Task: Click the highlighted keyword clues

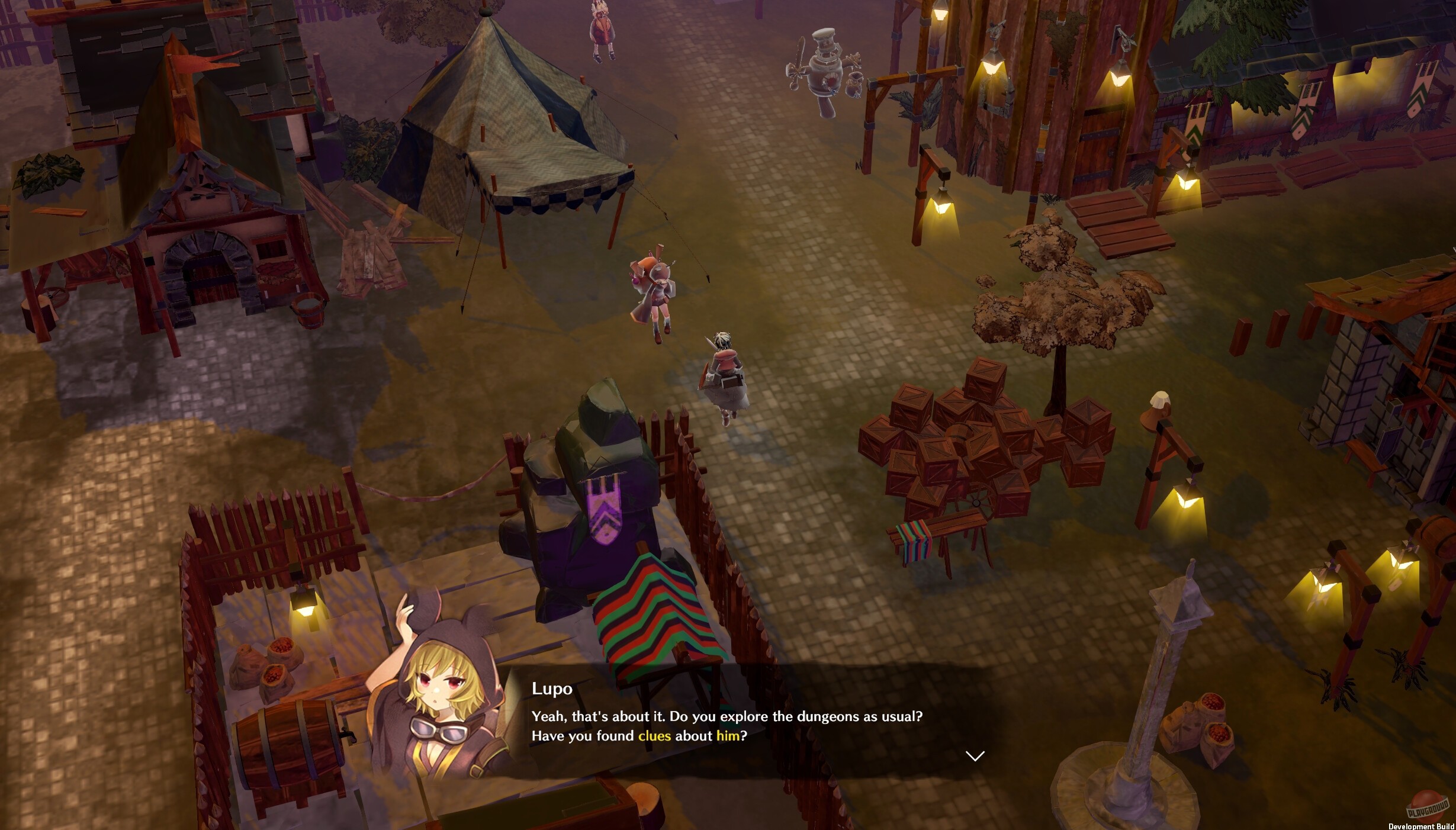Action: coord(655,736)
